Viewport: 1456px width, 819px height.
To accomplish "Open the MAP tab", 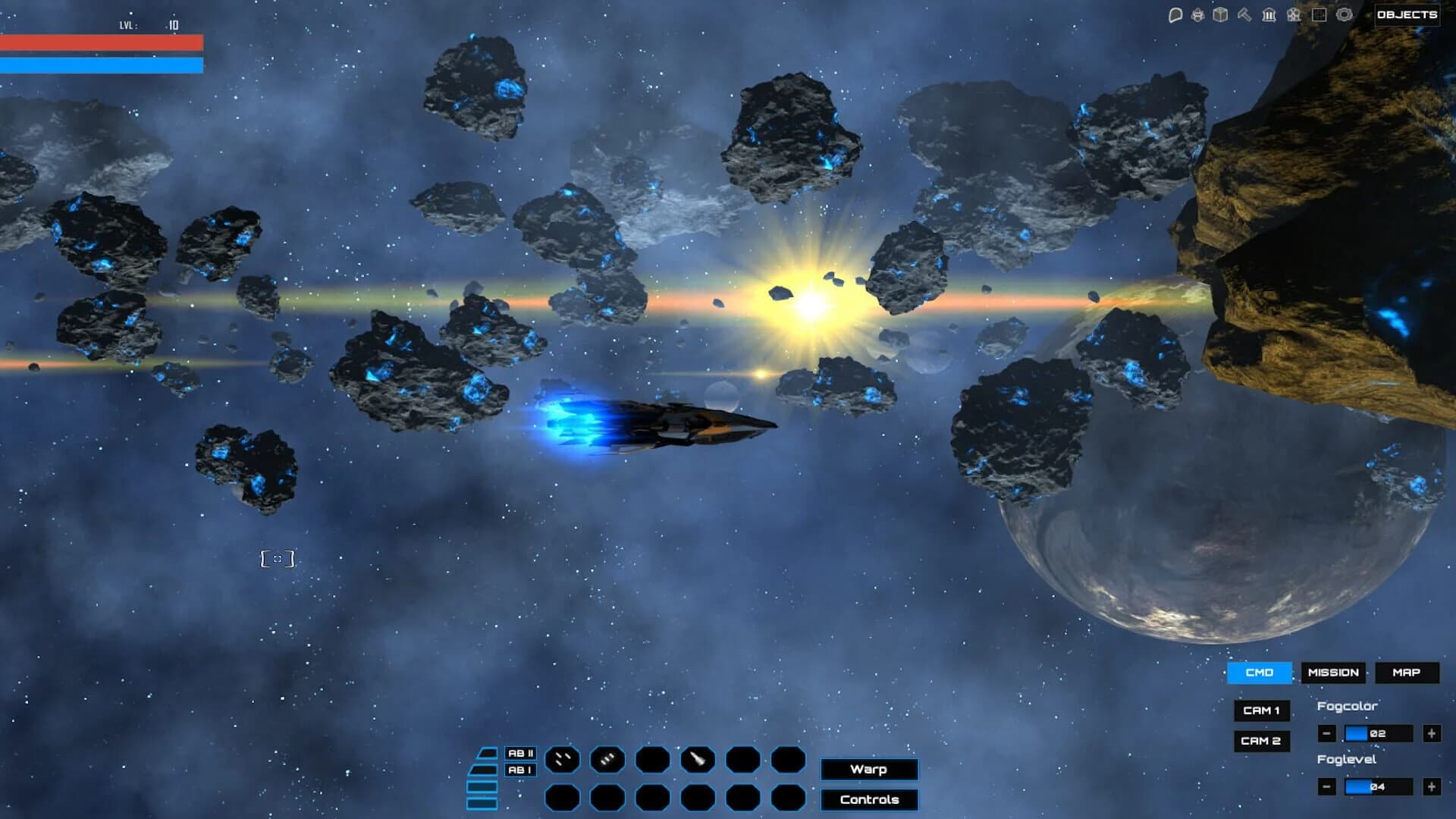I will [1407, 673].
